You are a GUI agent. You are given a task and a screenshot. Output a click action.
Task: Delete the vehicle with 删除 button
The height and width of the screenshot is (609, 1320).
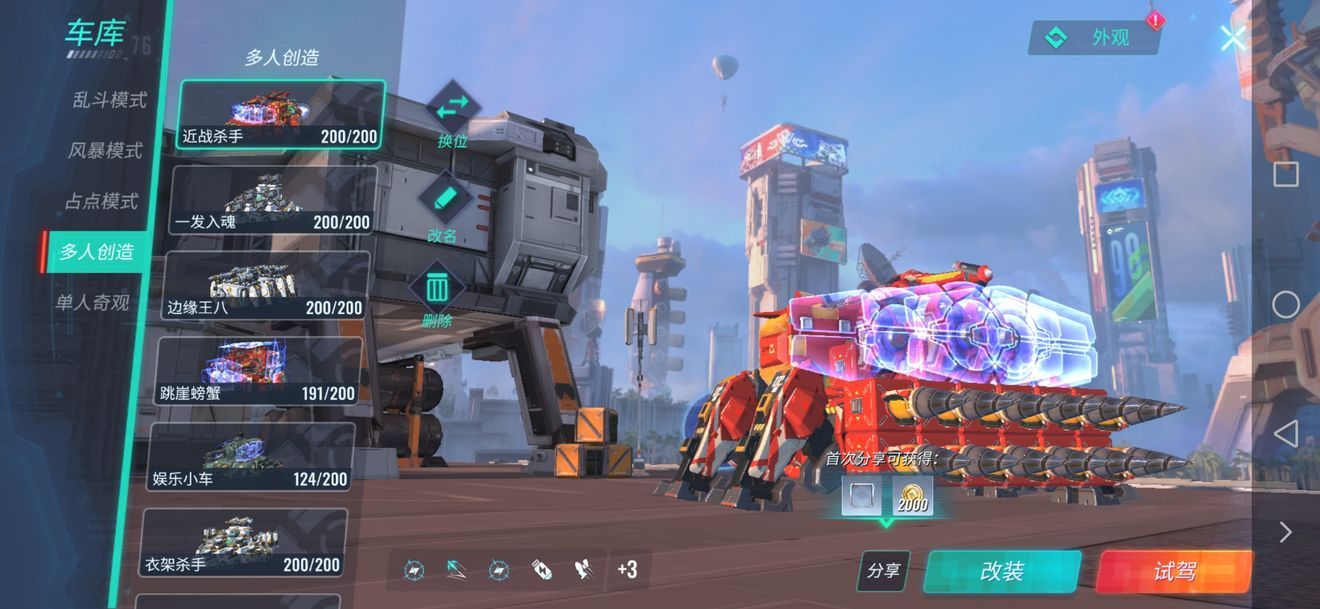tap(437, 293)
